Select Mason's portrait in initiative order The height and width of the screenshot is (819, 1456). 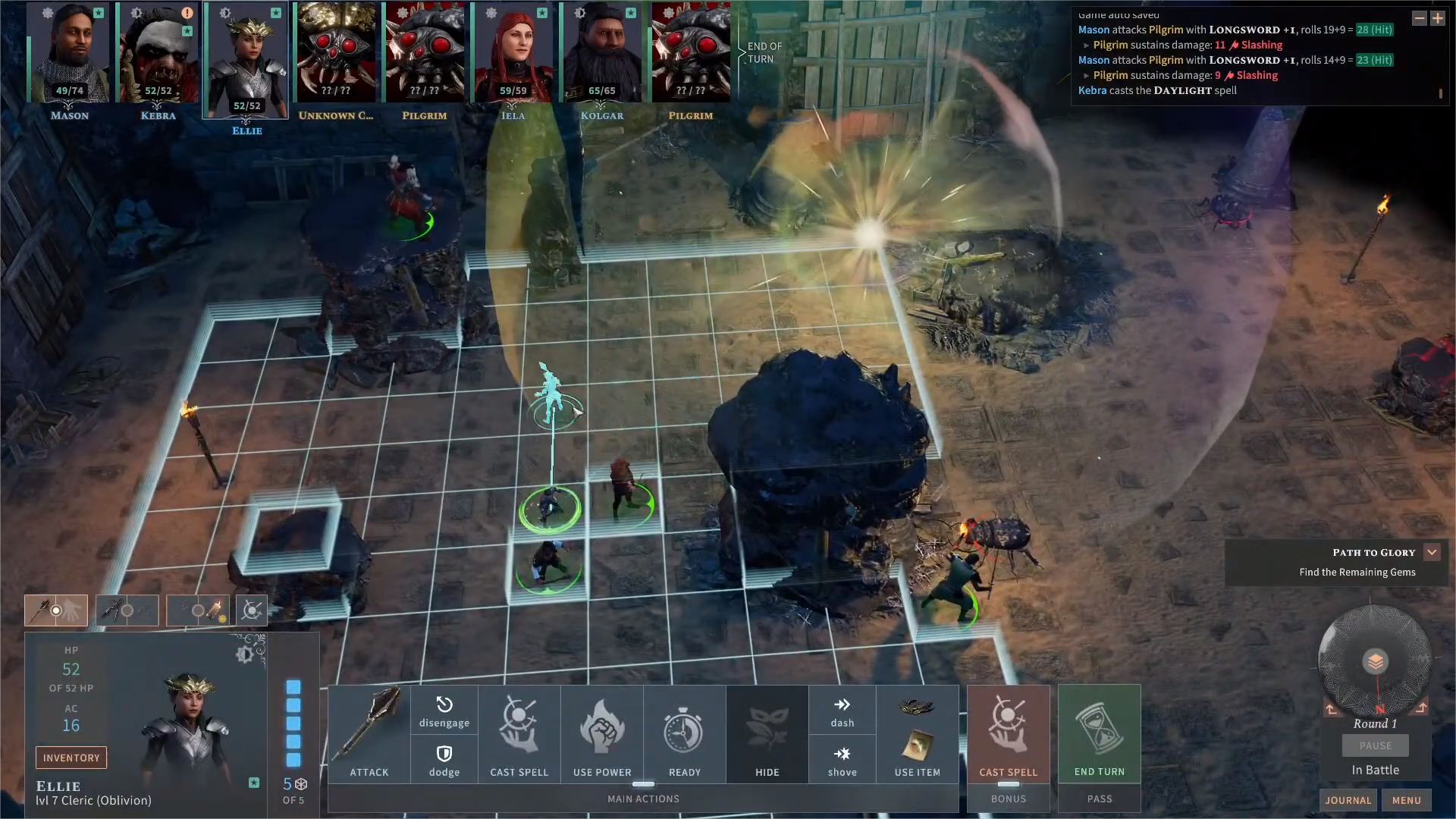click(69, 53)
